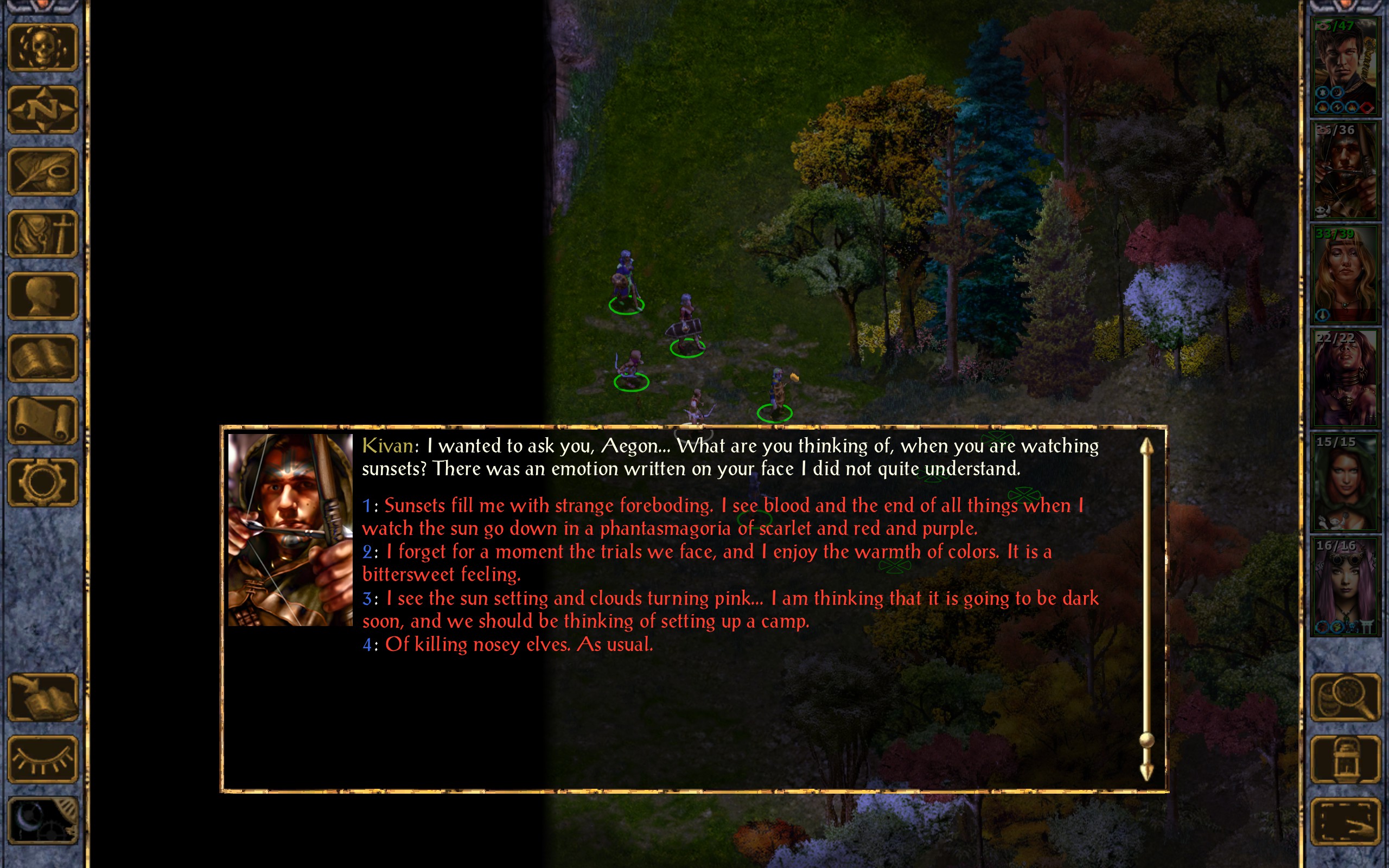Open the area map compass button
The image size is (1389, 868).
pyautogui.click(x=42, y=109)
